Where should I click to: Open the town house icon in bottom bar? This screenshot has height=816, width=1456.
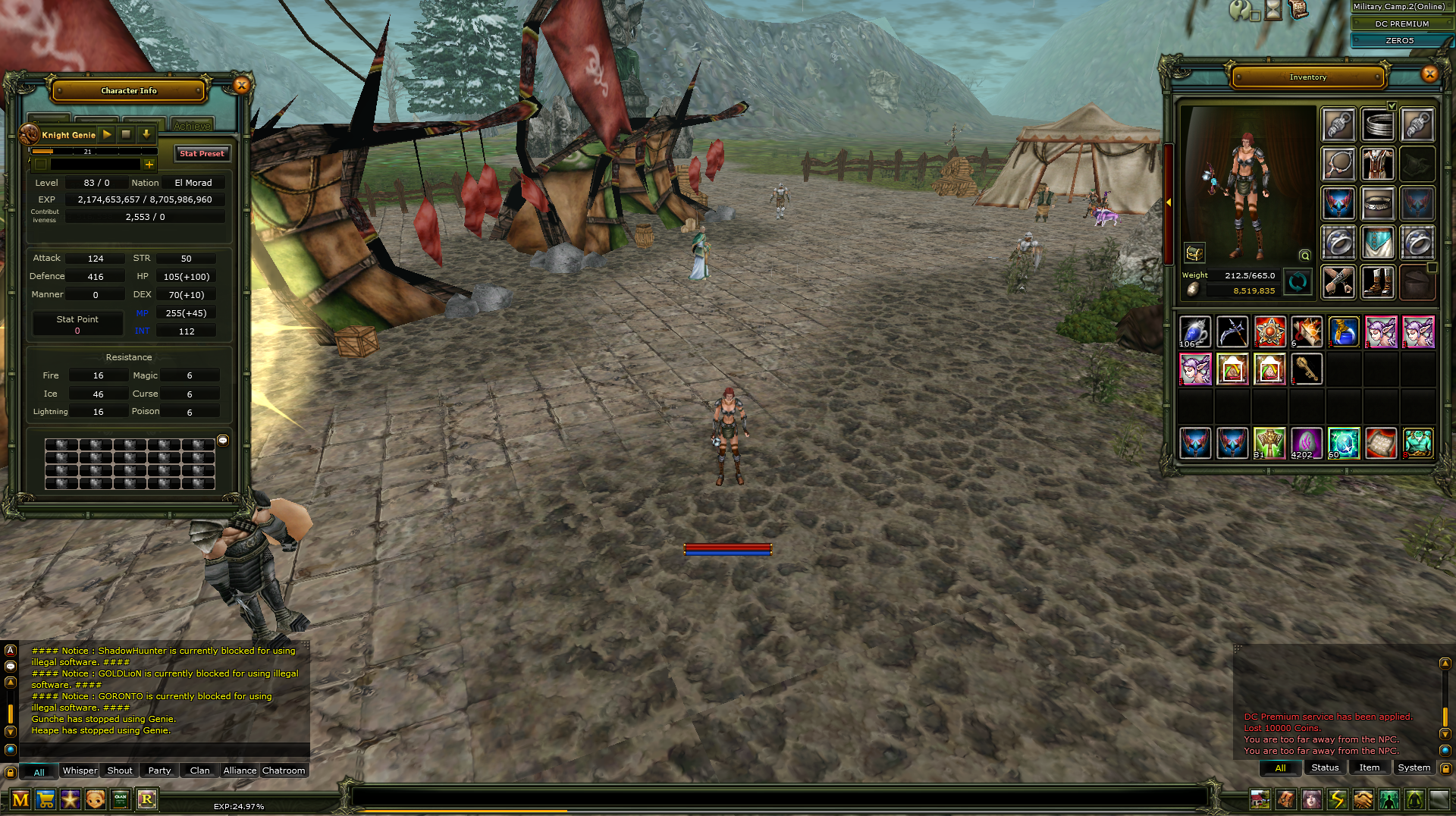click(x=1260, y=799)
